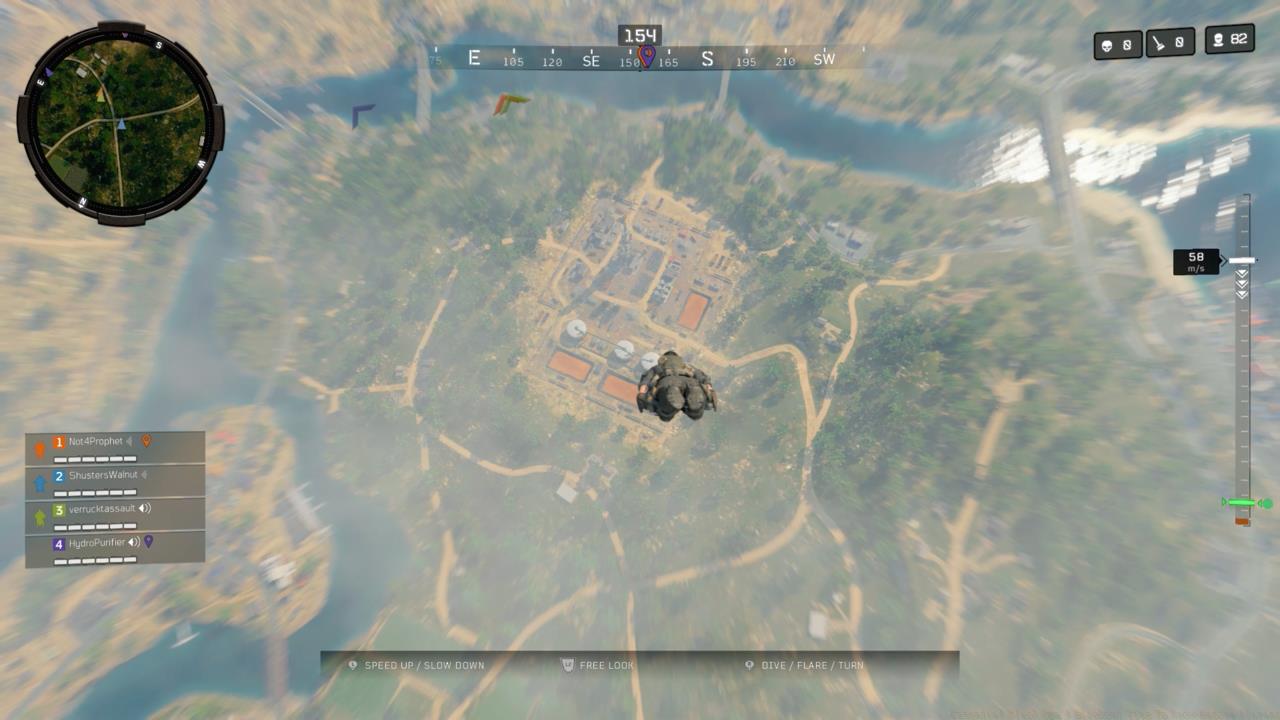Select the Free Look shield icon
Viewport: 1280px width, 720px height.
coord(566,664)
